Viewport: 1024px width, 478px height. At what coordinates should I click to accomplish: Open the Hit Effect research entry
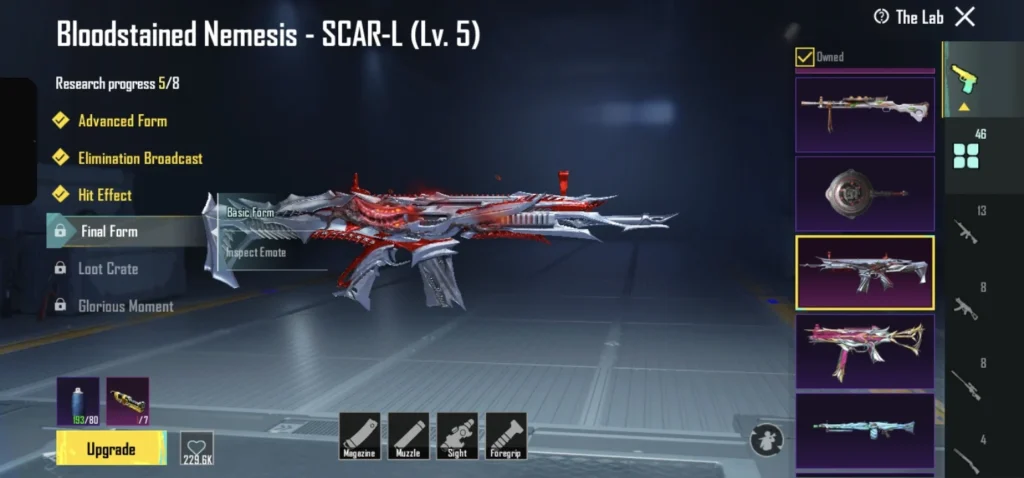104,195
